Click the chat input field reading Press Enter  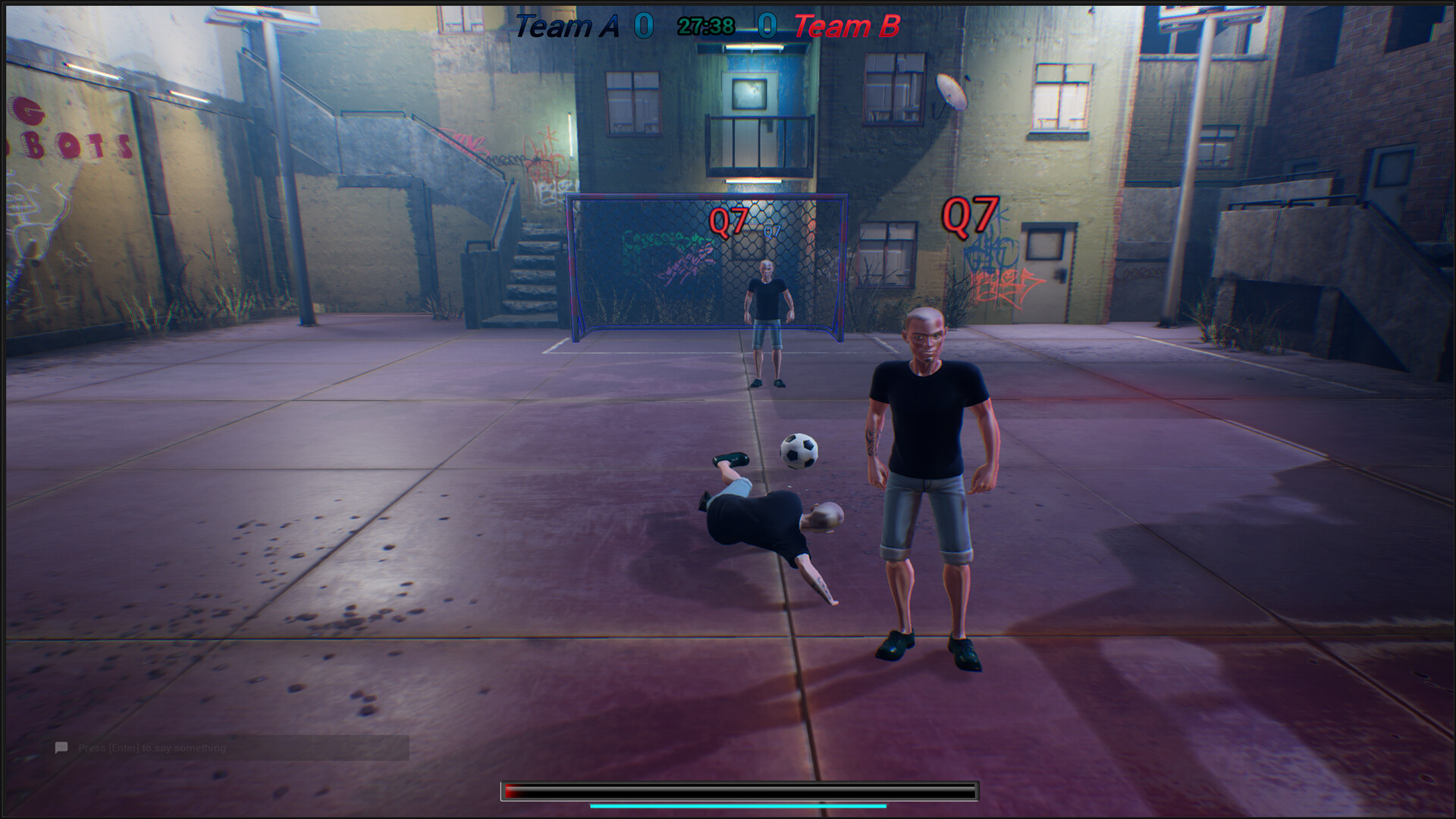click(x=152, y=747)
